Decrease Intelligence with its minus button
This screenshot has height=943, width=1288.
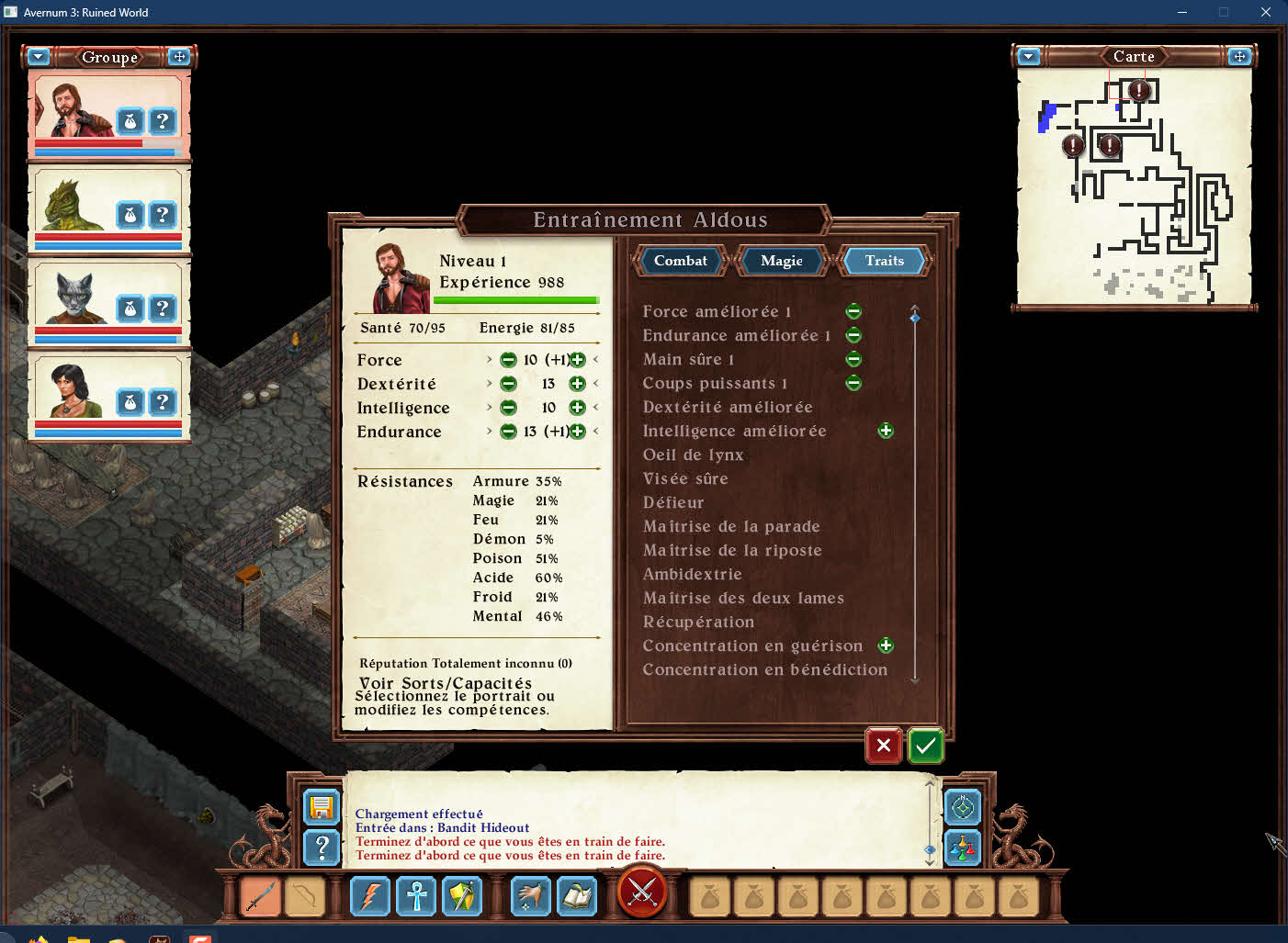point(508,408)
